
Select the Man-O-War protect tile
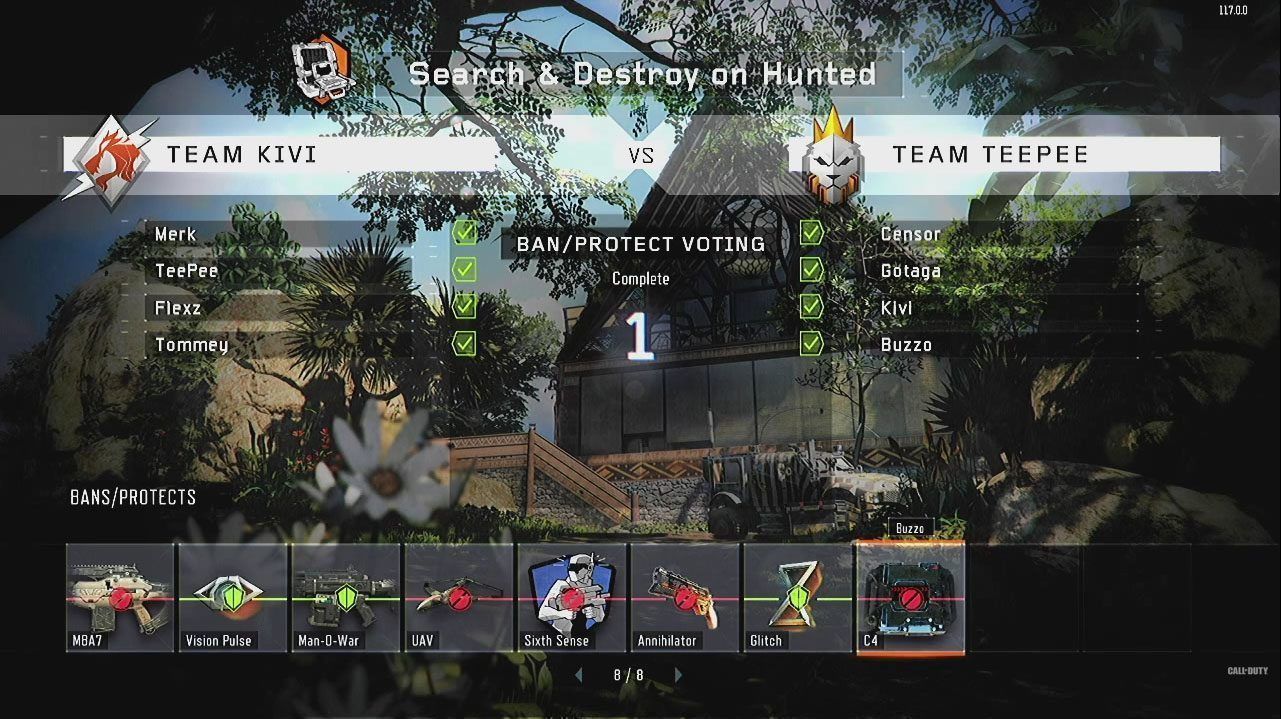tap(346, 597)
